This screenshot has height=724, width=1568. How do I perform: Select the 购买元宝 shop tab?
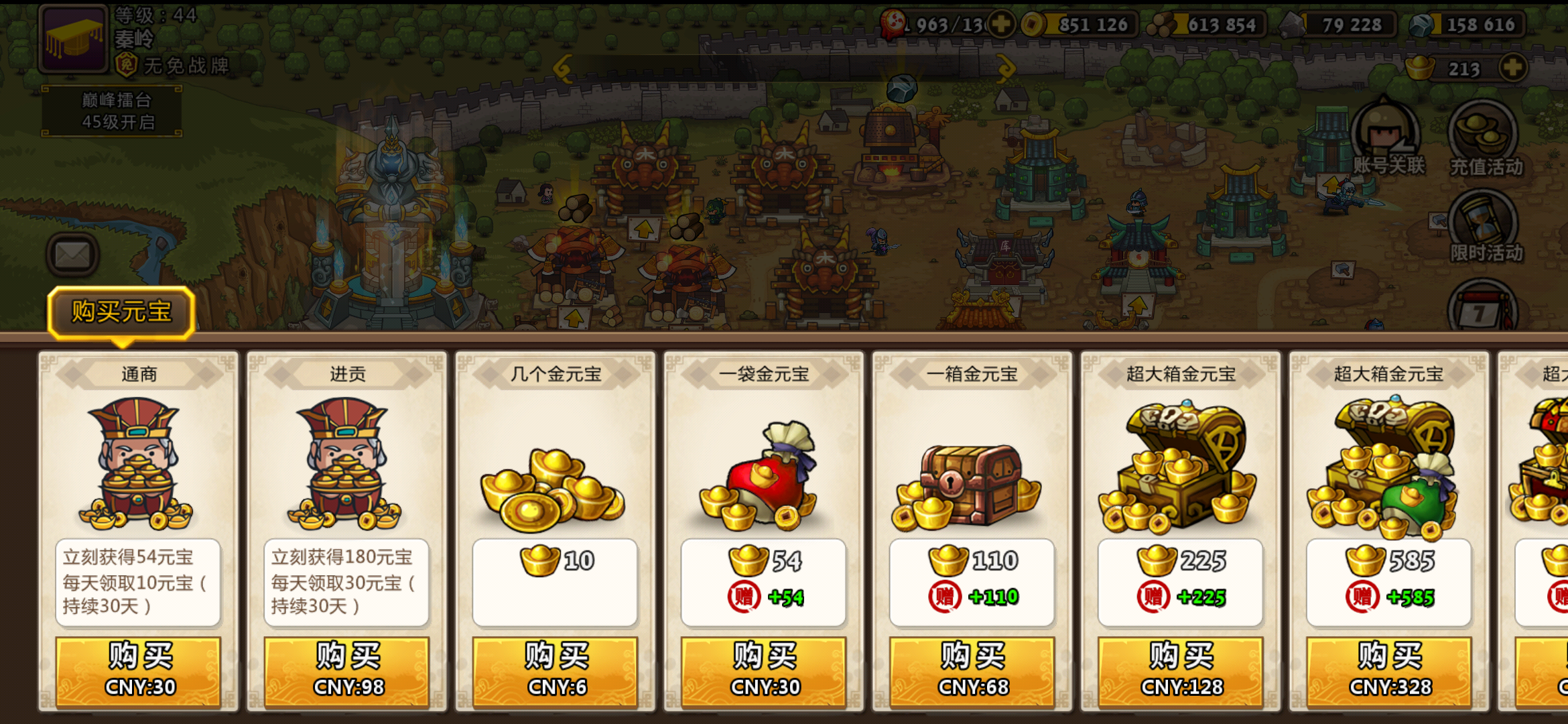(121, 312)
